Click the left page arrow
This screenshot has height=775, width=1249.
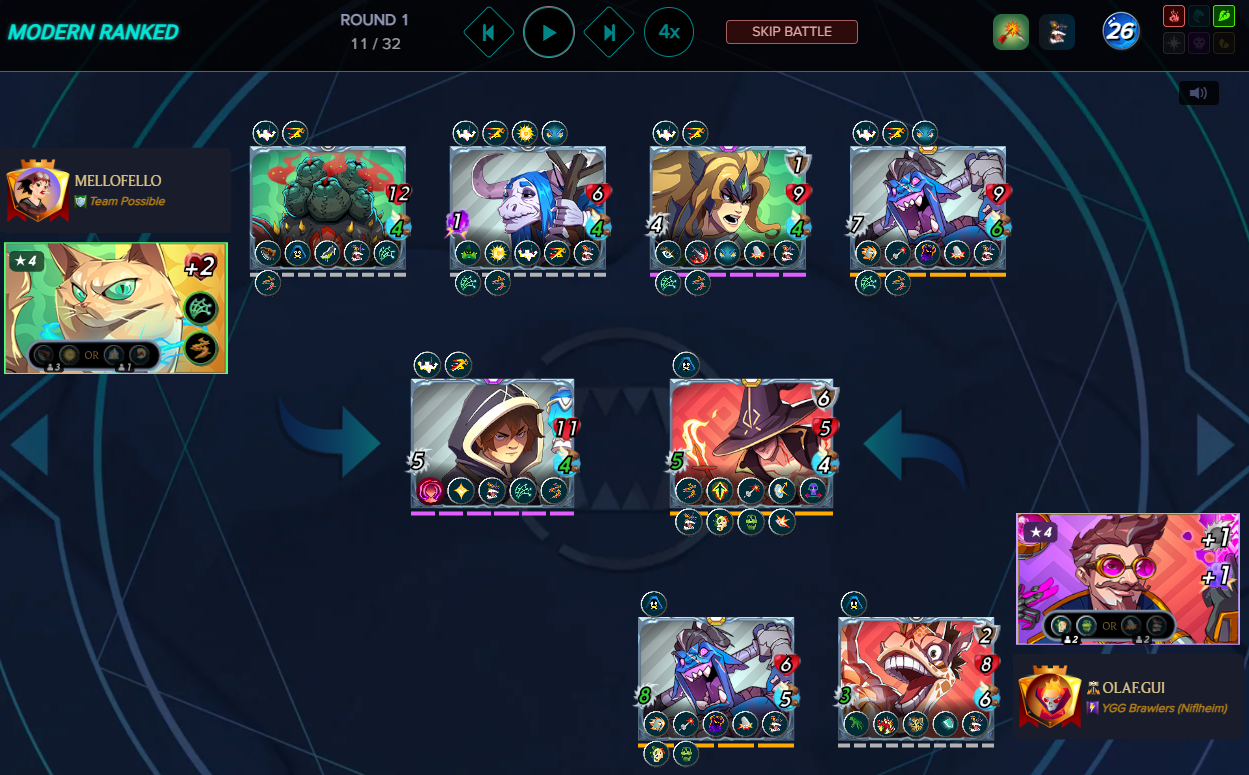(30, 445)
